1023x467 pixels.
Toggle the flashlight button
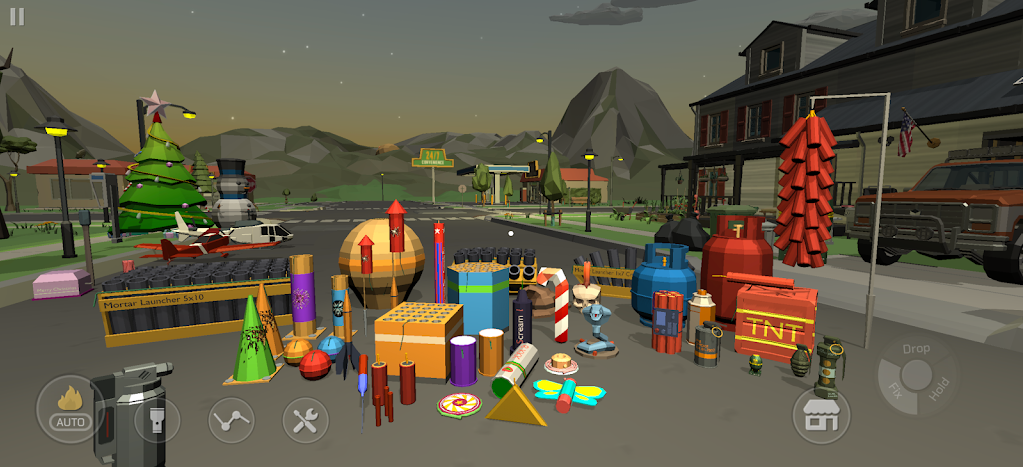click(x=157, y=419)
